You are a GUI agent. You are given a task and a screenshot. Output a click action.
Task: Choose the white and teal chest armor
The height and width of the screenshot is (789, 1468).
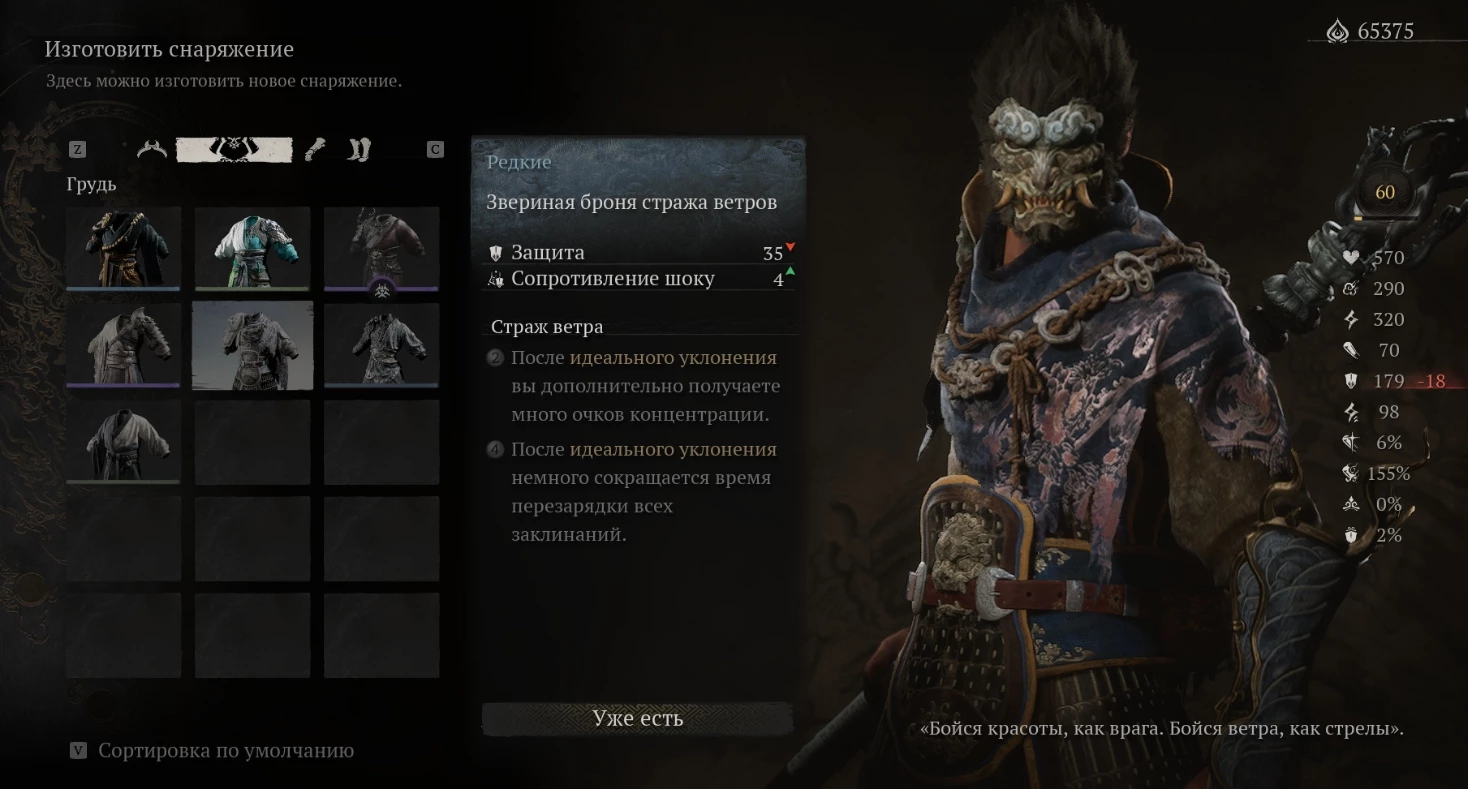[252, 248]
